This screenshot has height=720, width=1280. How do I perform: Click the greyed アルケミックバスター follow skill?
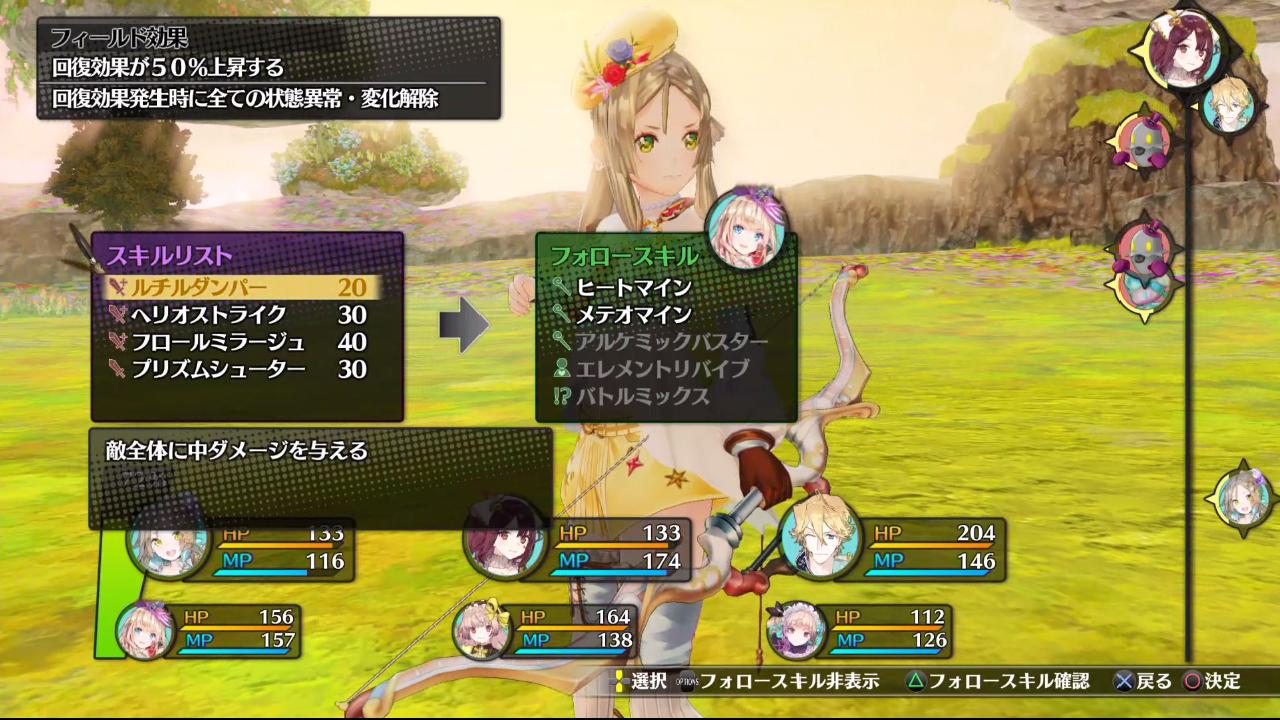coord(671,342)
